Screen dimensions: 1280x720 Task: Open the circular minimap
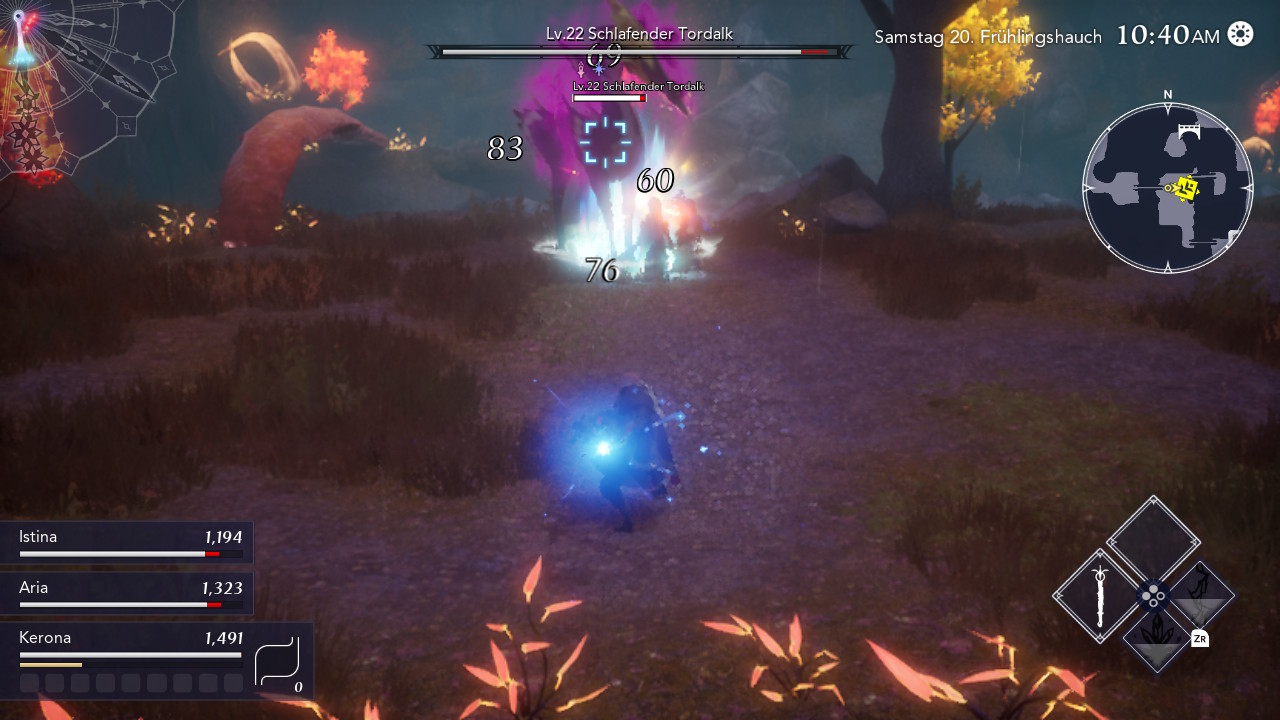tap(1167, 187)
